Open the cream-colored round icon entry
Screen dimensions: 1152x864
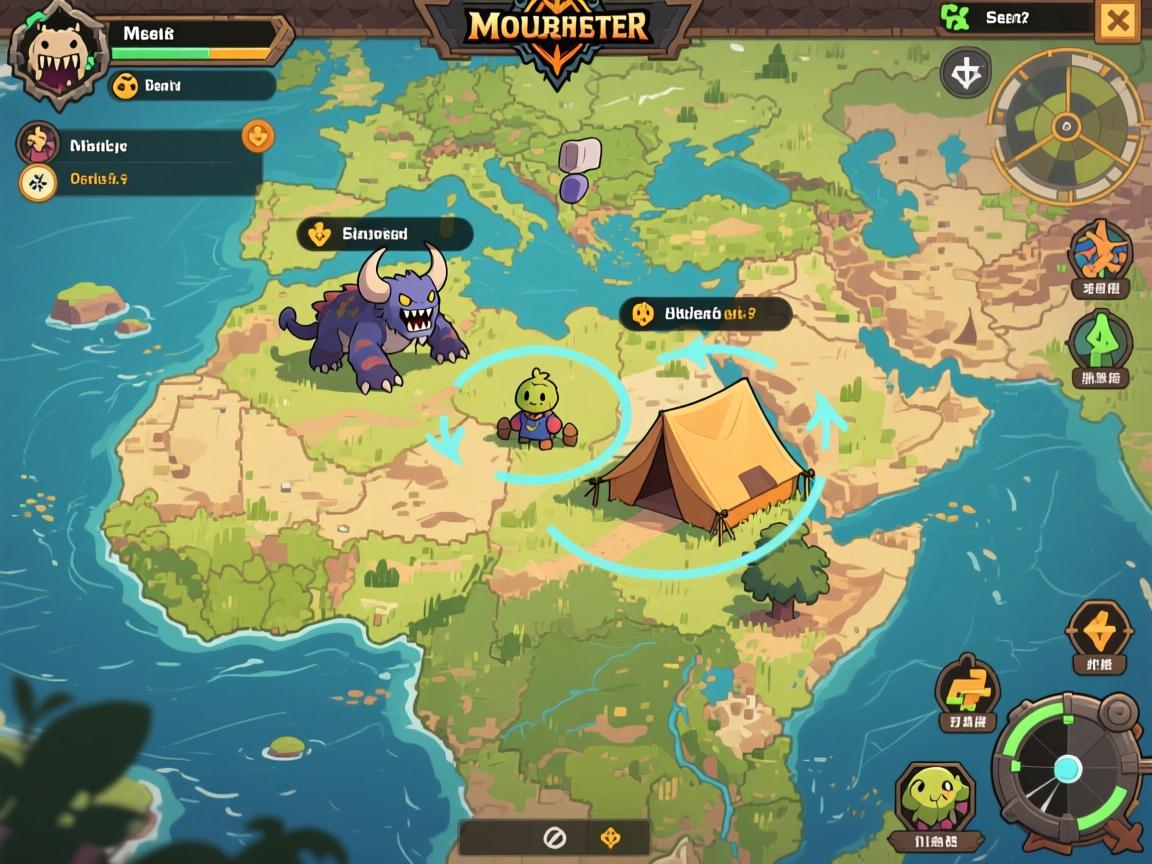click(x=39, y=181)
